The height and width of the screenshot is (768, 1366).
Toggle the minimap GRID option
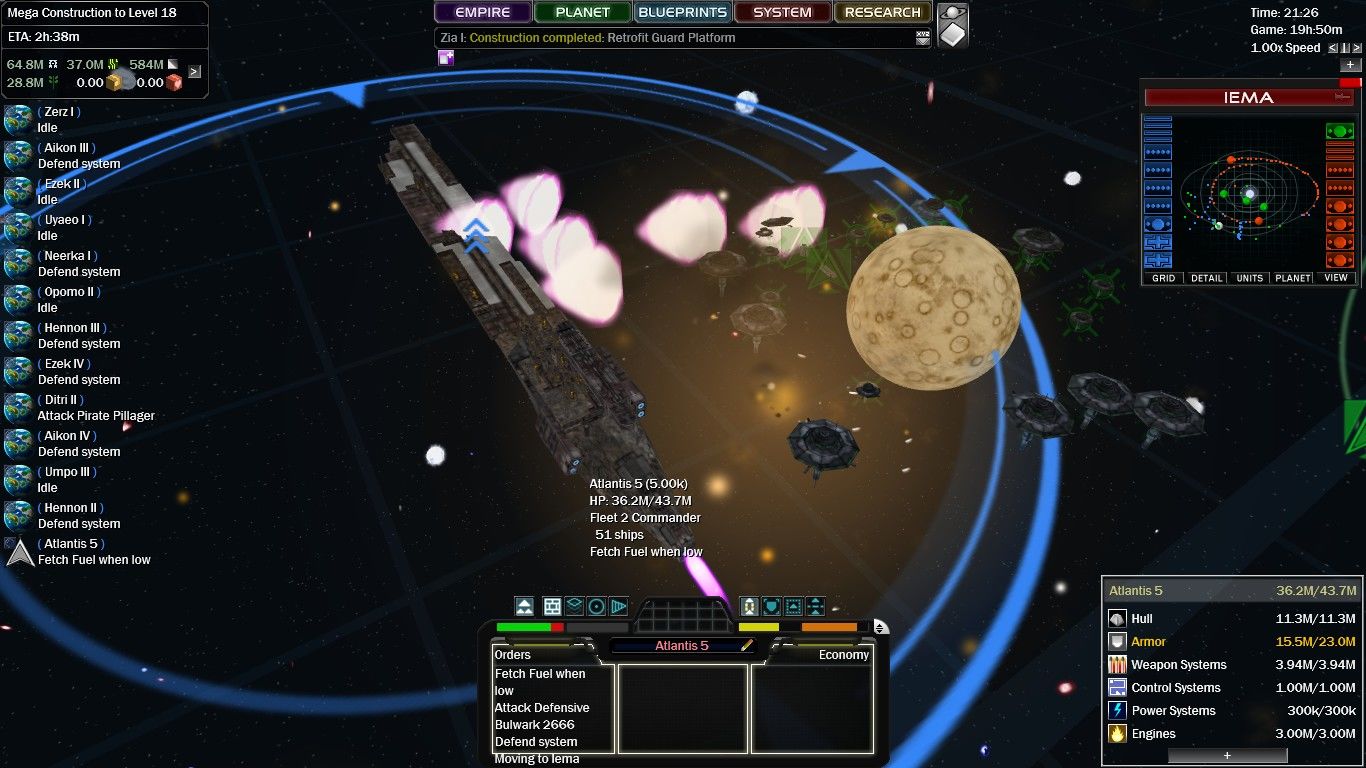coord(1164,278)
